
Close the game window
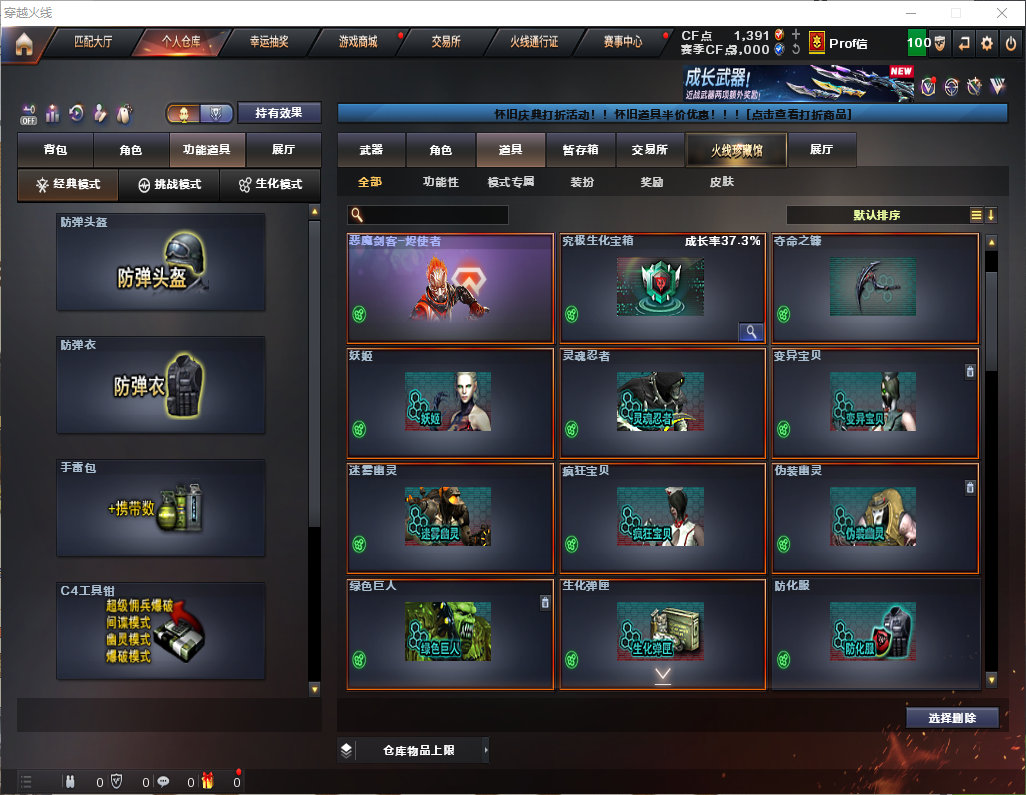click(x=1002, y=13)
